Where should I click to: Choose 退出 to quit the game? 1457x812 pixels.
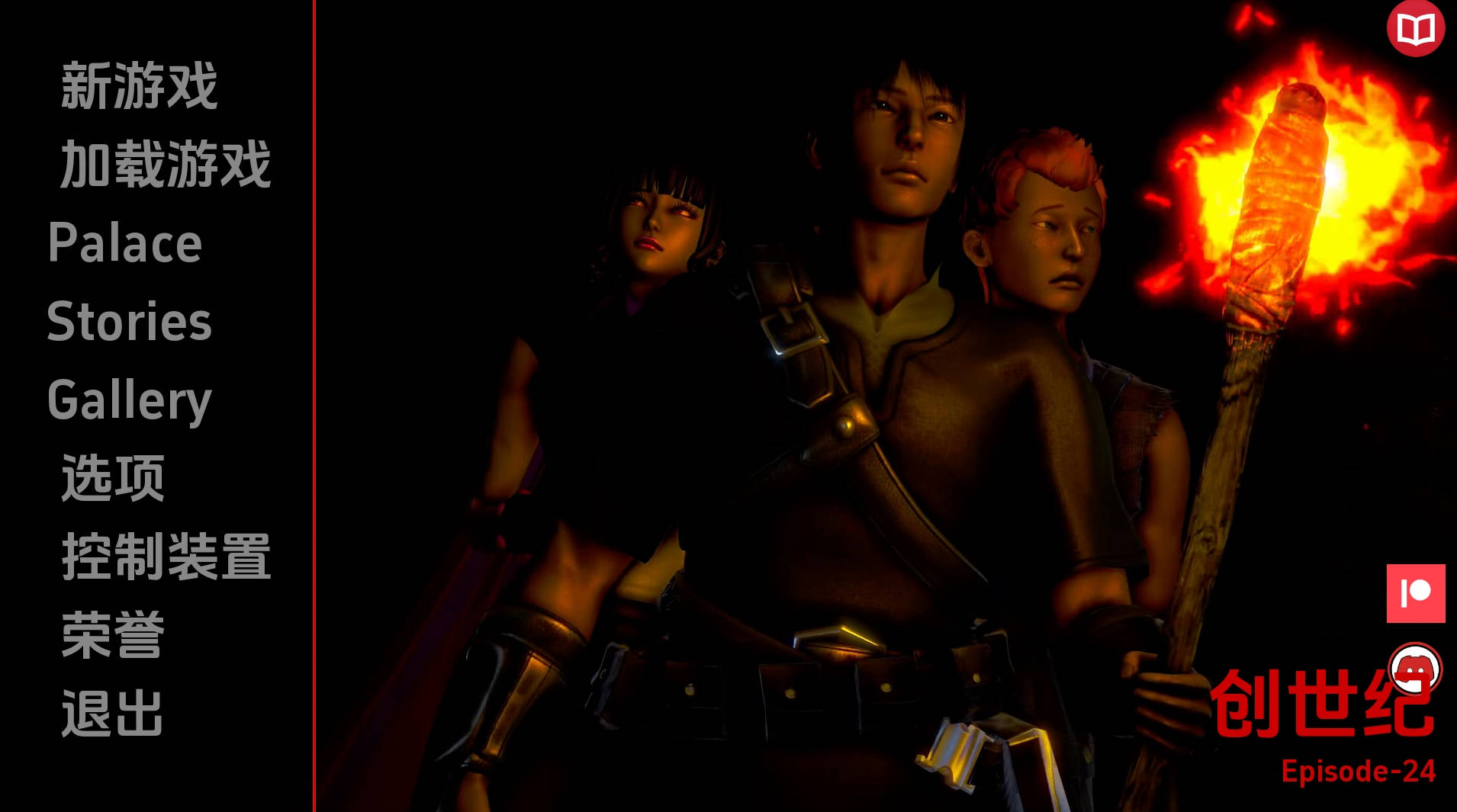coord(113,714)
